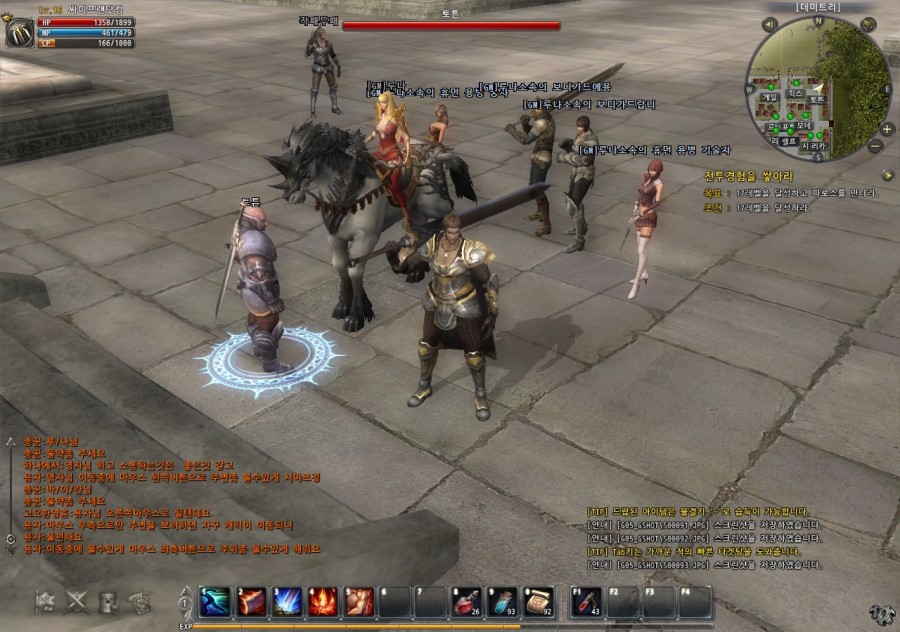Use the fist punch skill in slot 5

point(359,601)
